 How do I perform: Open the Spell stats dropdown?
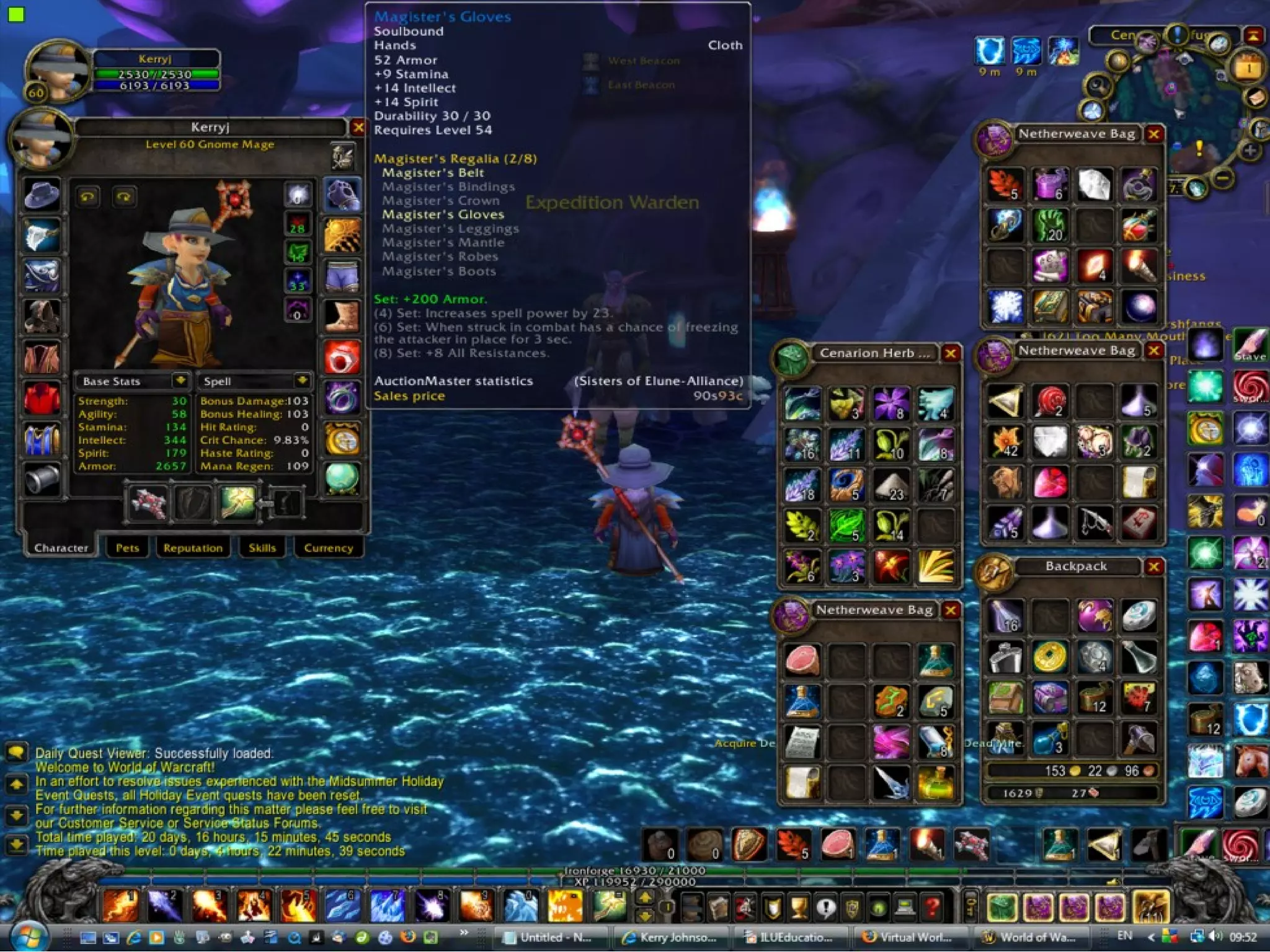pos(302,381)
